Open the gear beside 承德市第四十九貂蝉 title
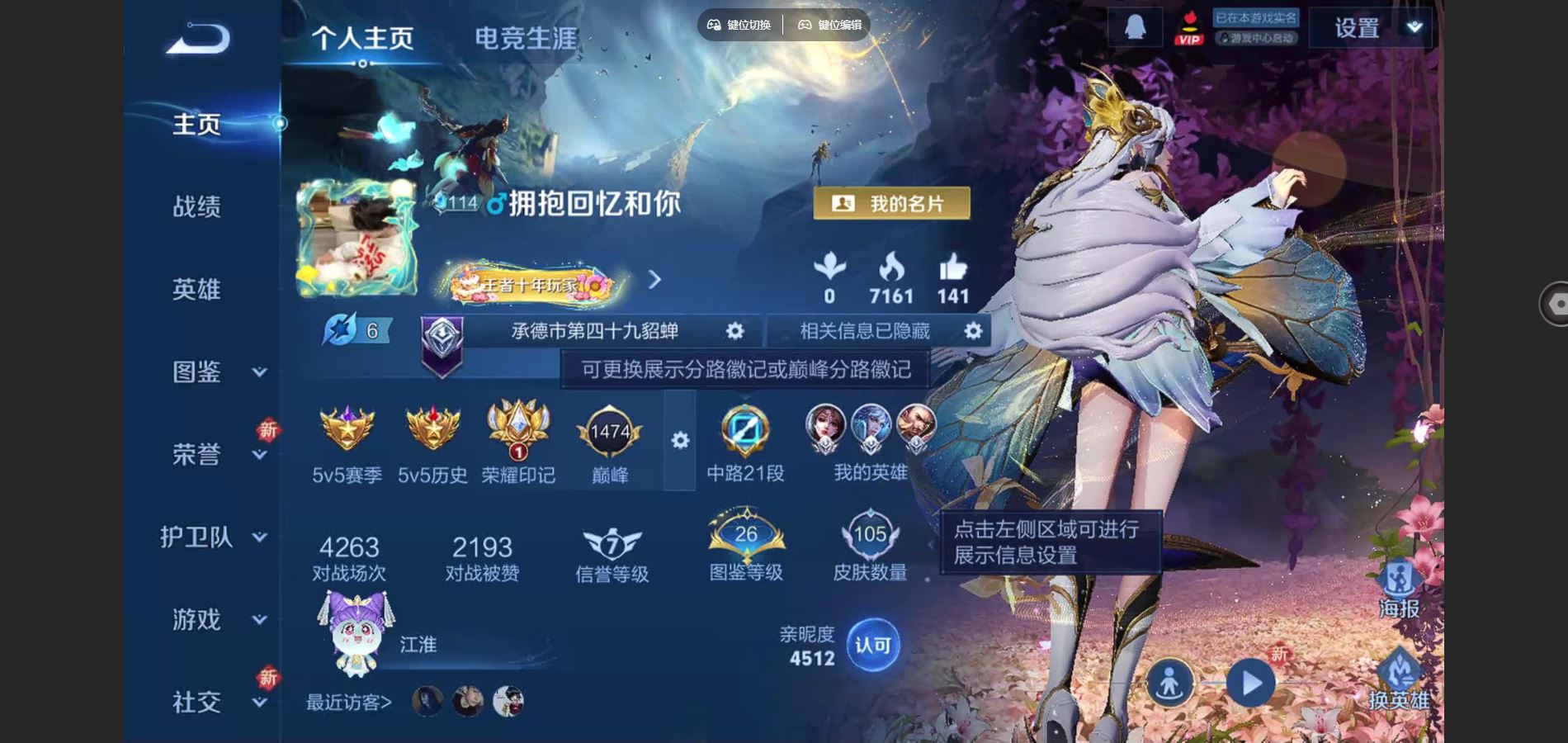The image size is (1568, 743). [x=734, y=330]
